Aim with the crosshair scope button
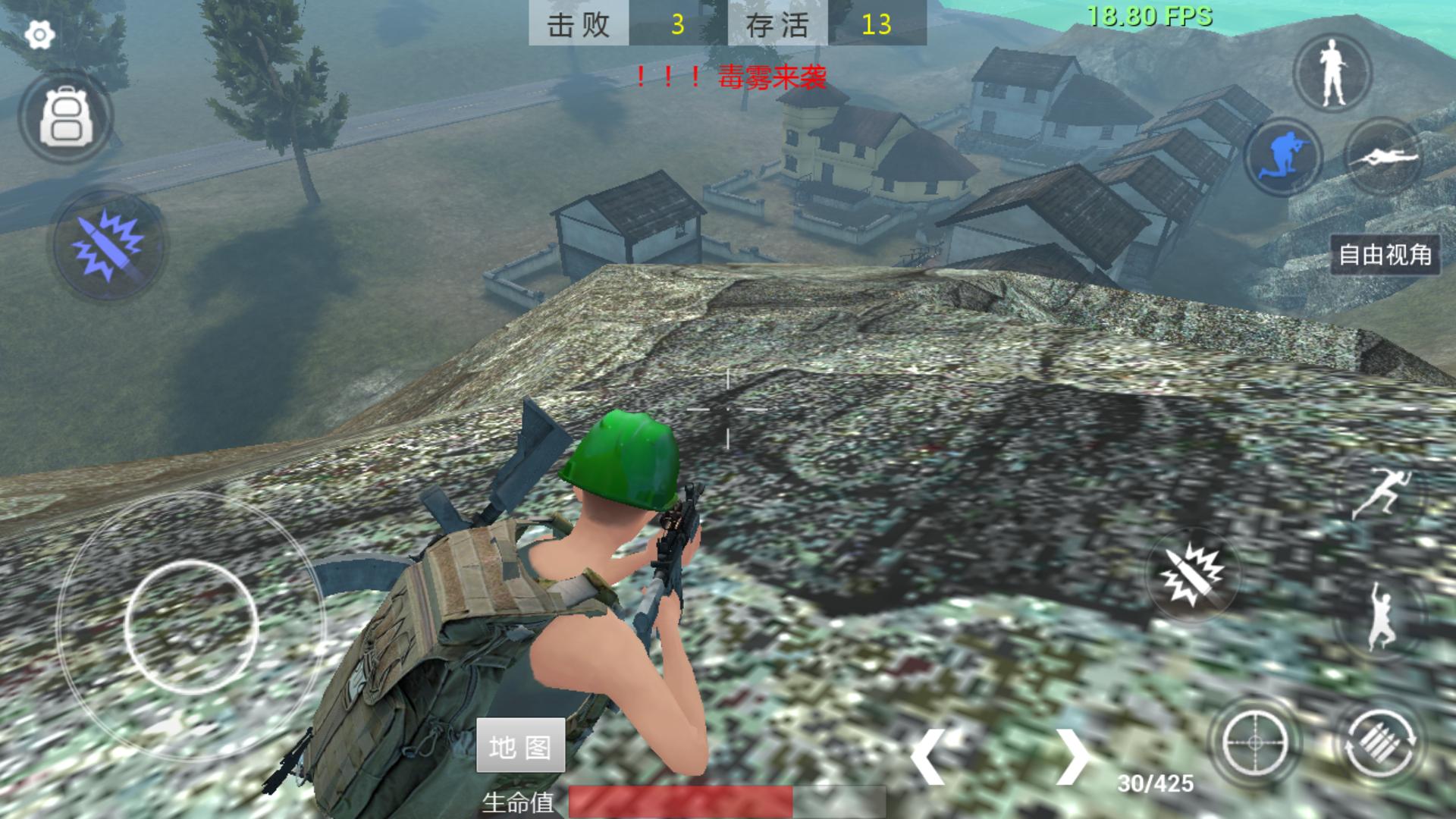Viewport: 1456px width, 819px height. tap(1254, 742)
